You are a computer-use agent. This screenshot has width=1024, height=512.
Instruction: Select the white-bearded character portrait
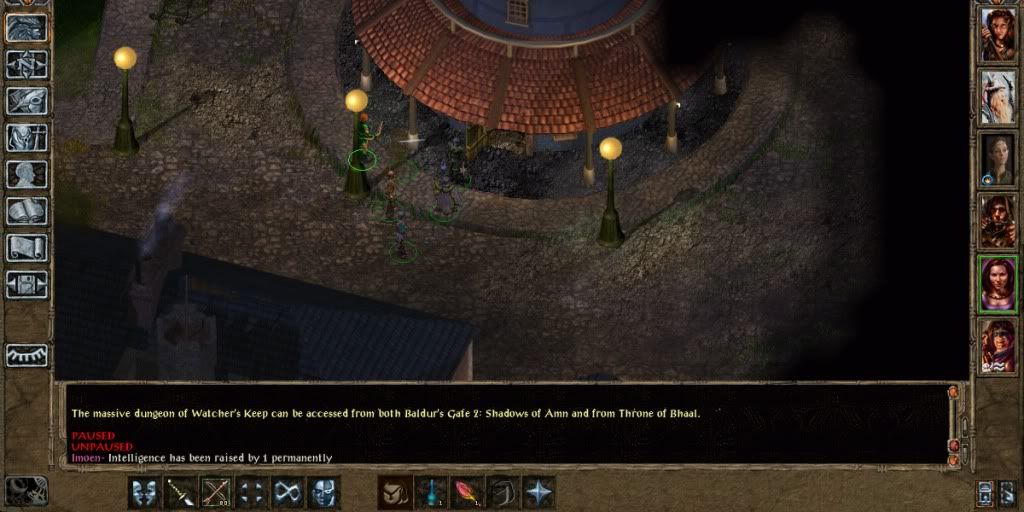coord(997,96)
